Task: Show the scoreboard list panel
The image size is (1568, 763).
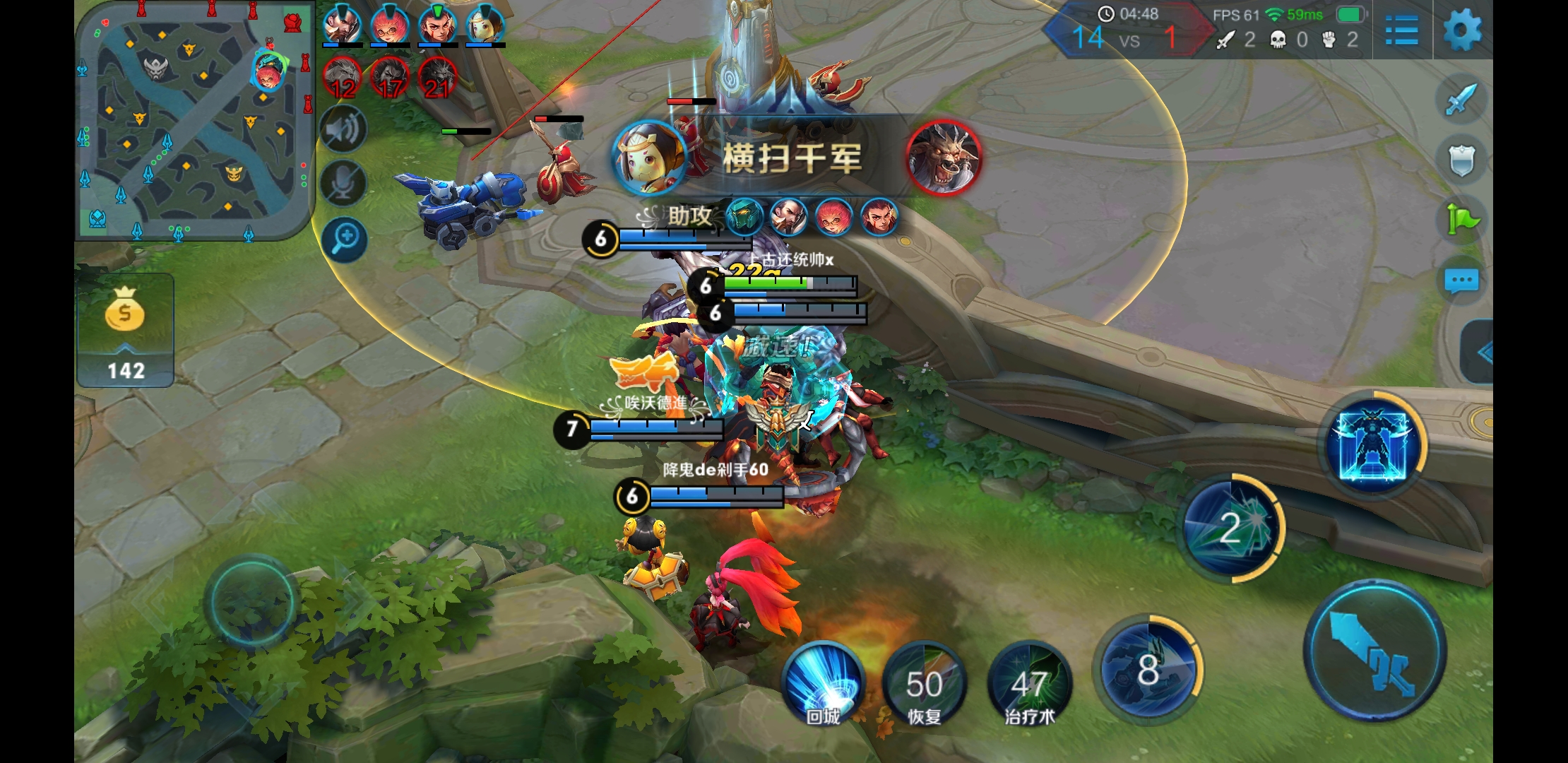Action: coord(1401,31)
